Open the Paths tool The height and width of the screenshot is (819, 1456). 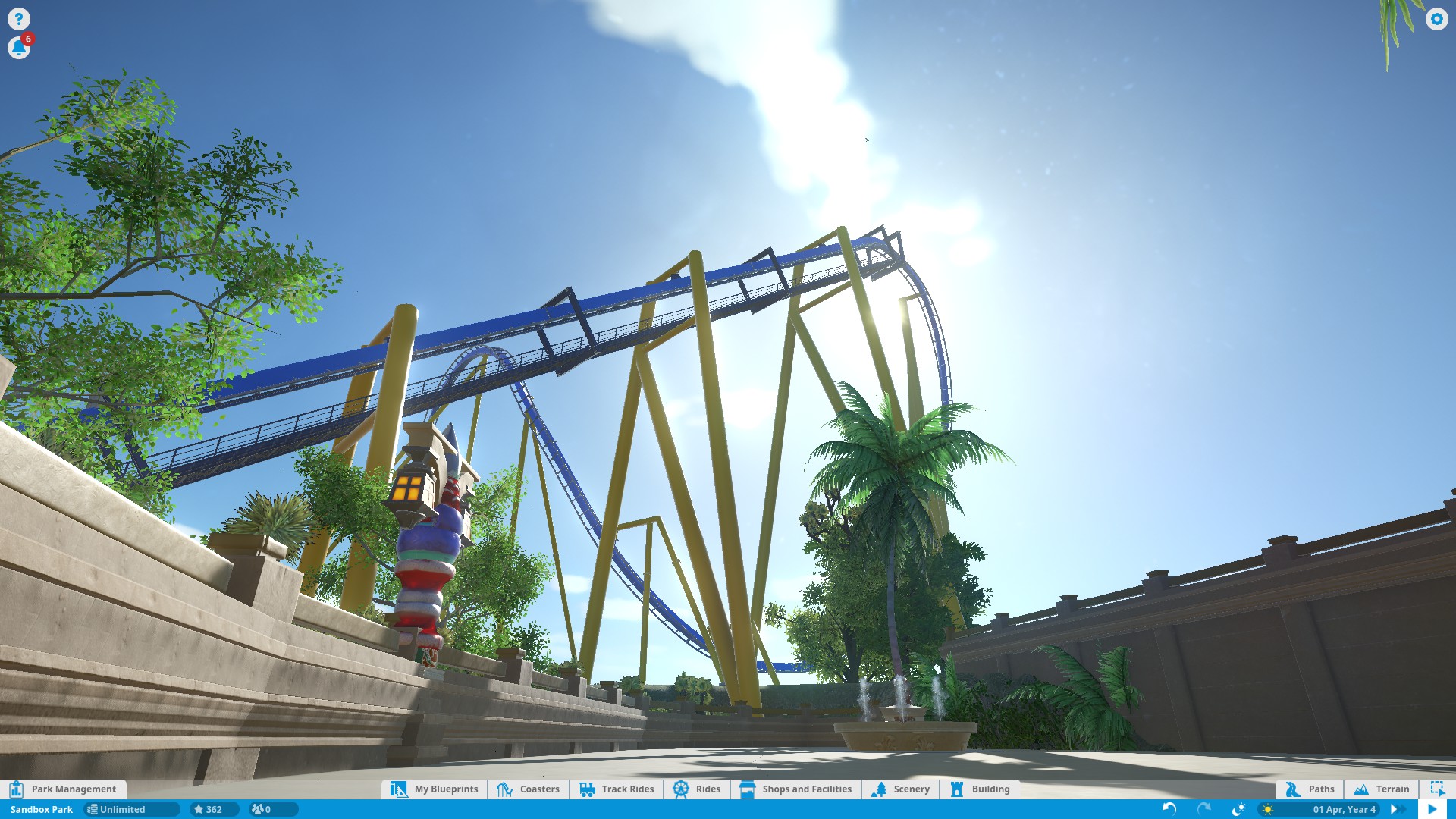[x=1310, y=789]
